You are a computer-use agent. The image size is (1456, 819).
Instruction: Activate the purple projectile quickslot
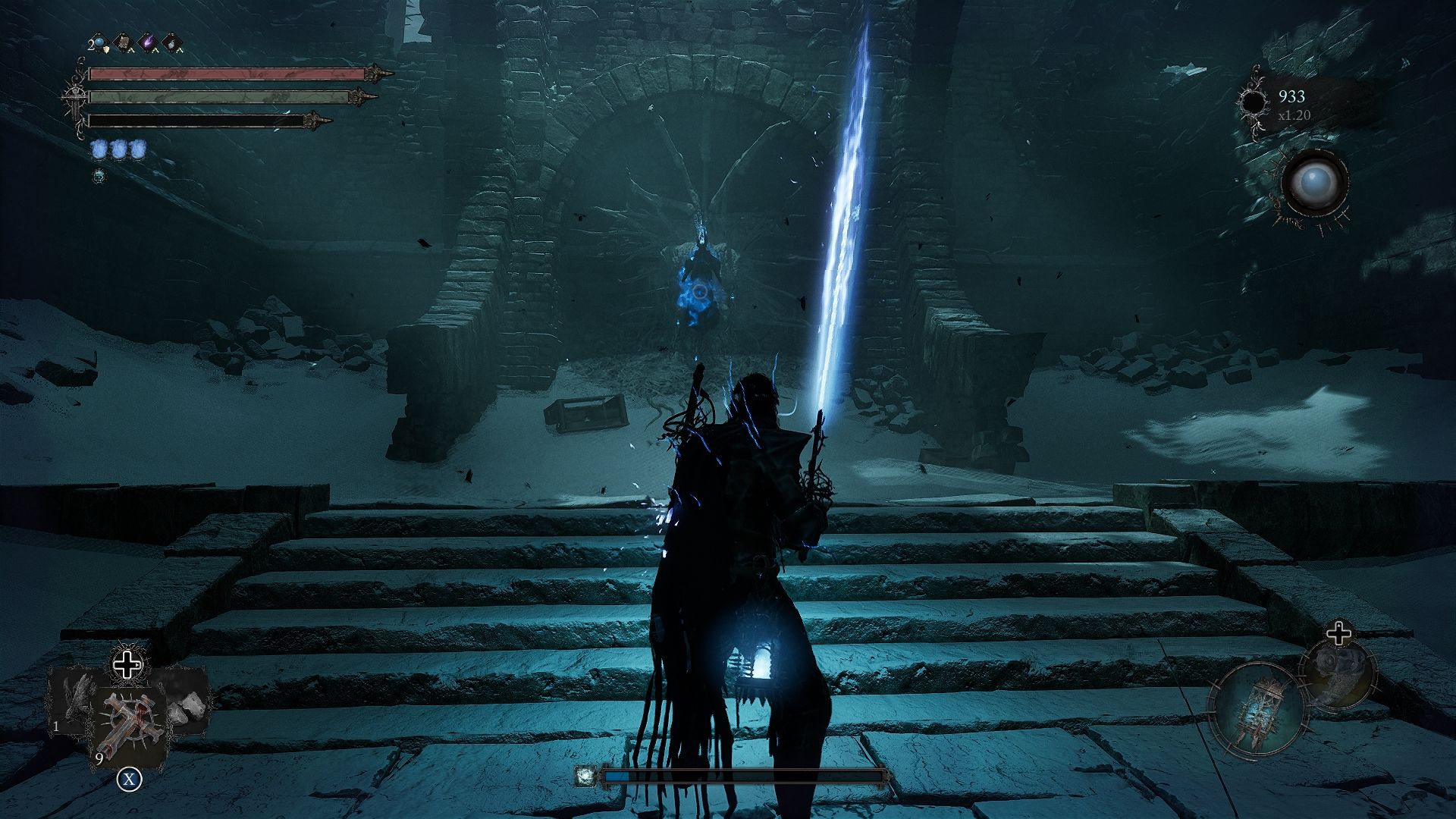pyautogui.click(x=149, y=41)
